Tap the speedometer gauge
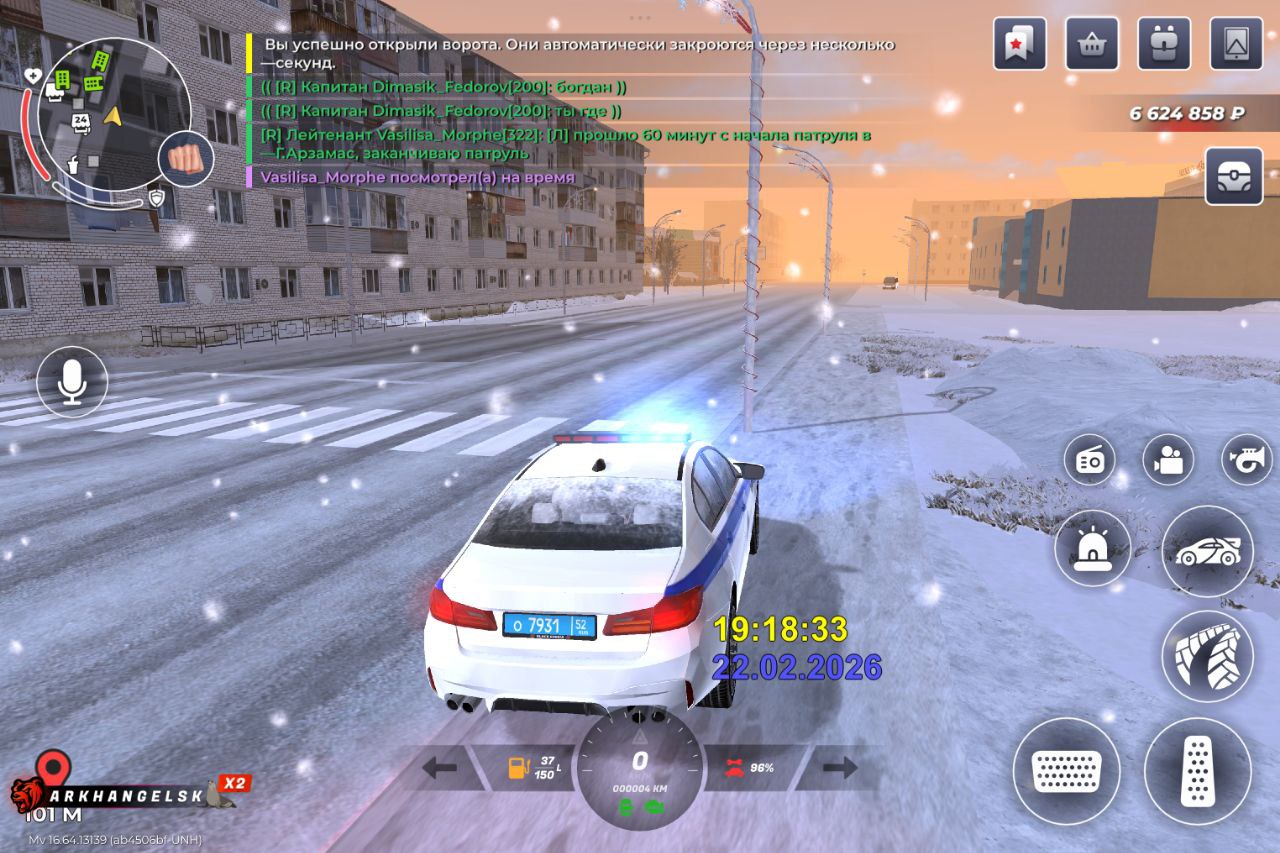Viewport: 1280px width, 853px height. tap(640, 768)
